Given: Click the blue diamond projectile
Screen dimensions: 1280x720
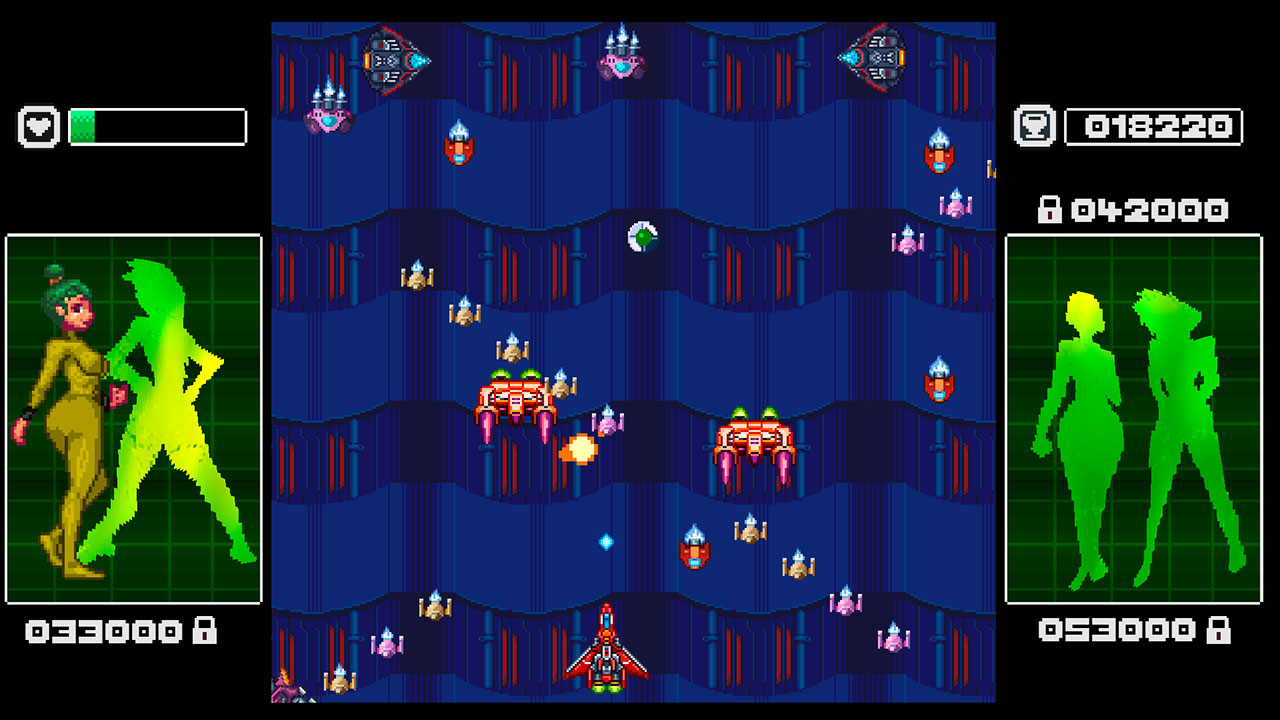Looking at the screenshot, I should pyautogui.click(x=604, y=540).
